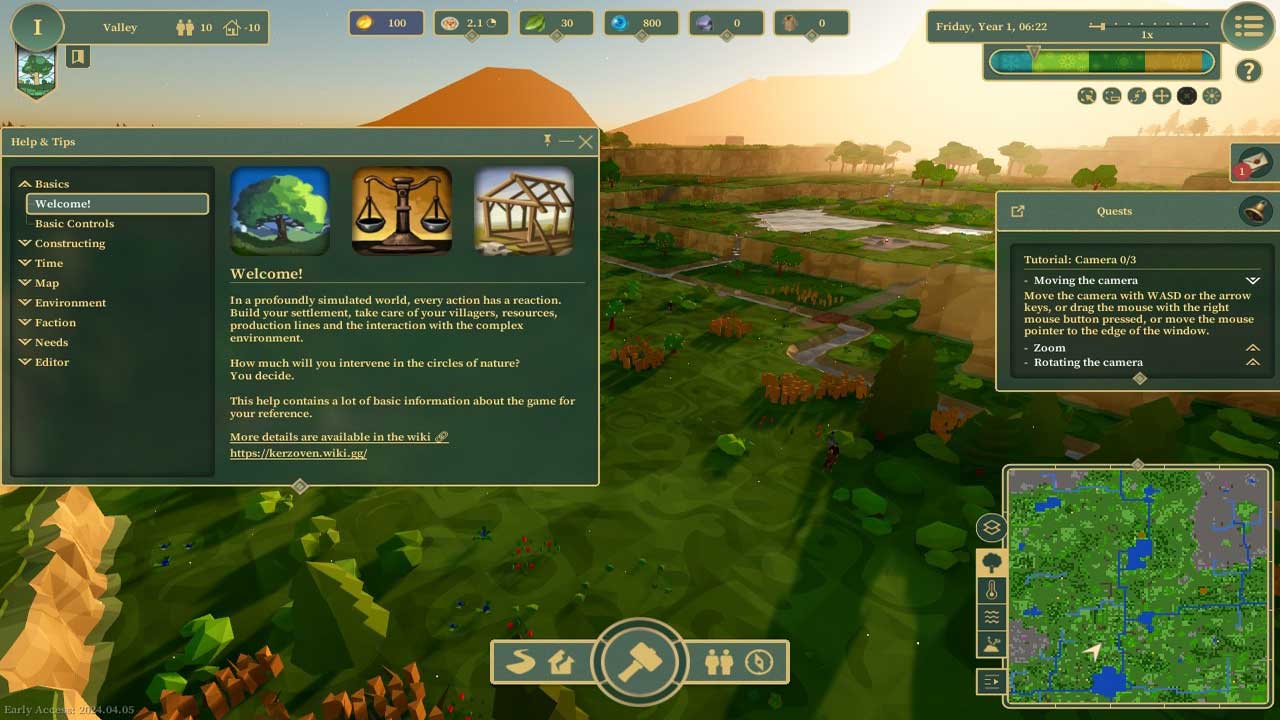Image resolution: width=1280 pixels, height=720 pixels.
Task: Select the road building tool
Action: click(x=520, y=662)
